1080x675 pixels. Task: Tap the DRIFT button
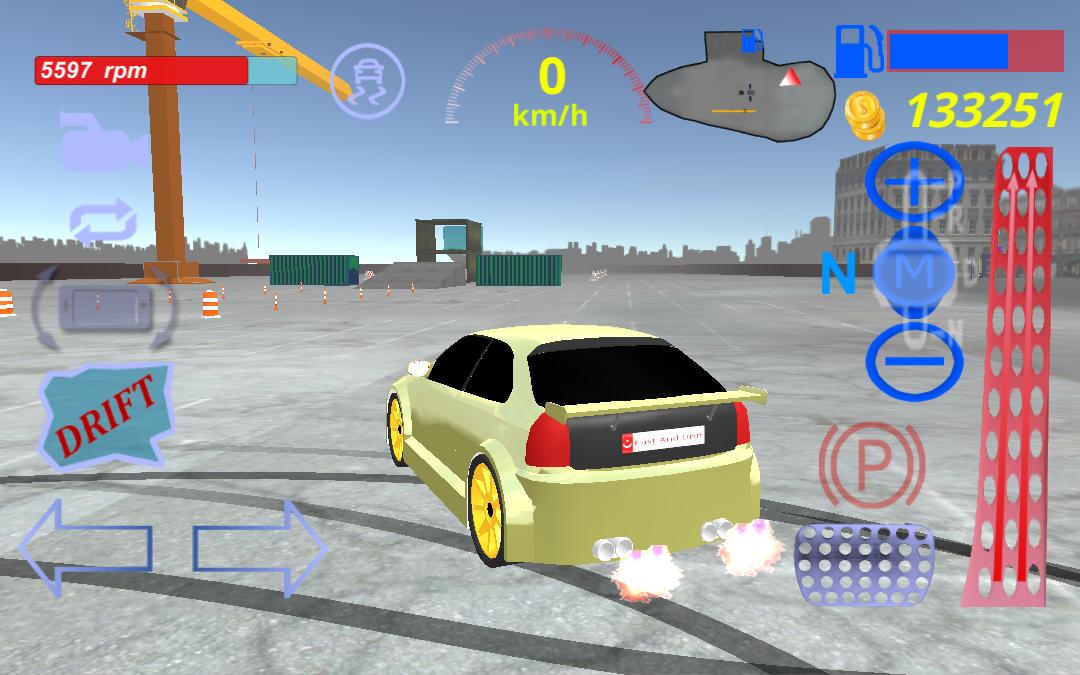106,414
